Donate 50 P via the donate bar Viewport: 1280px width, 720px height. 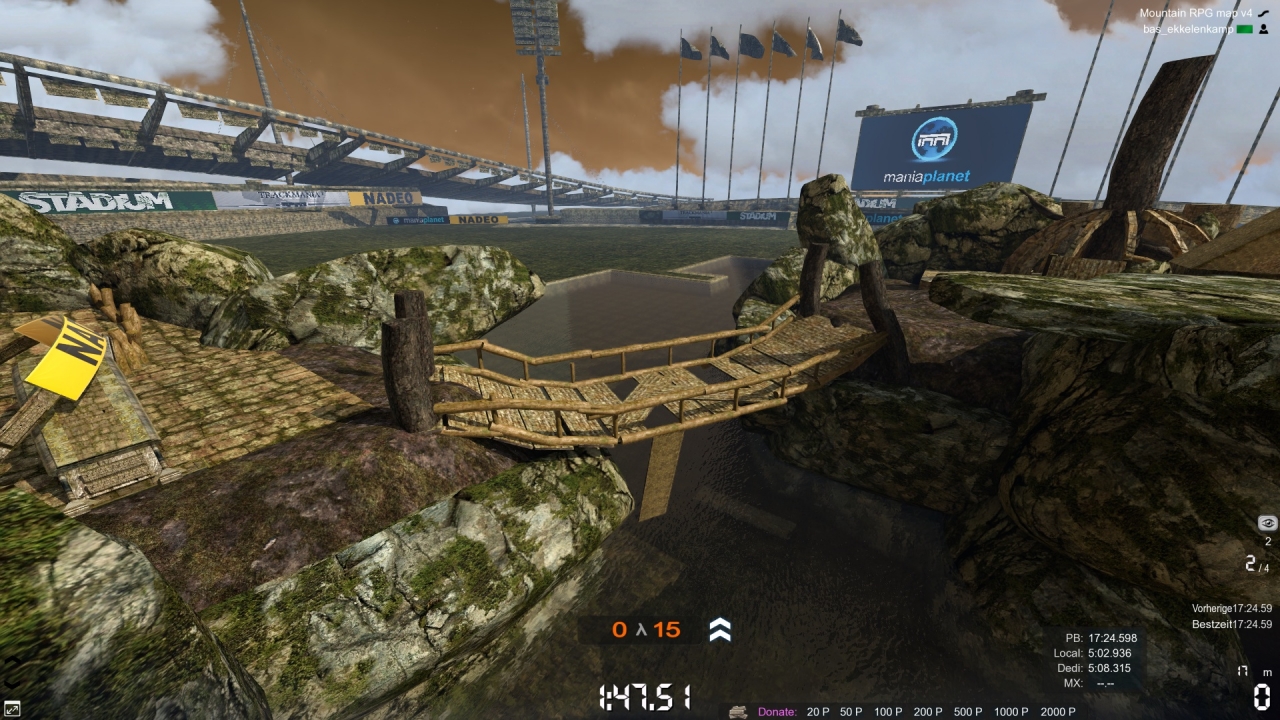(851, 712)
